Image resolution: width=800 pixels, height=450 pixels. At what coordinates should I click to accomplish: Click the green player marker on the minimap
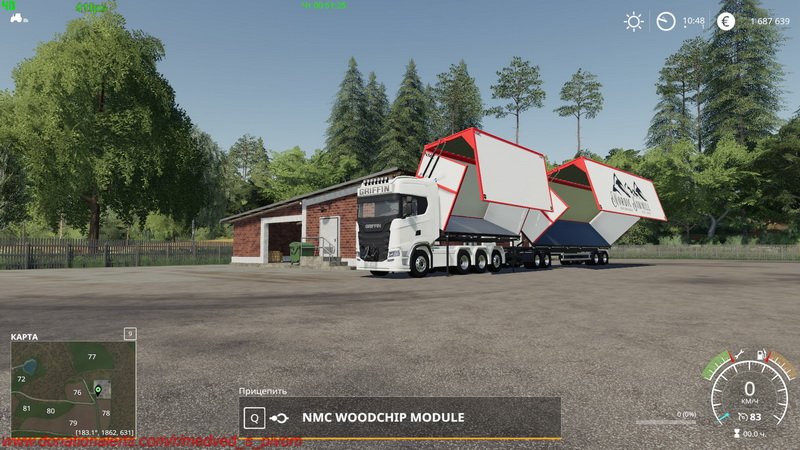coord(98,388)
